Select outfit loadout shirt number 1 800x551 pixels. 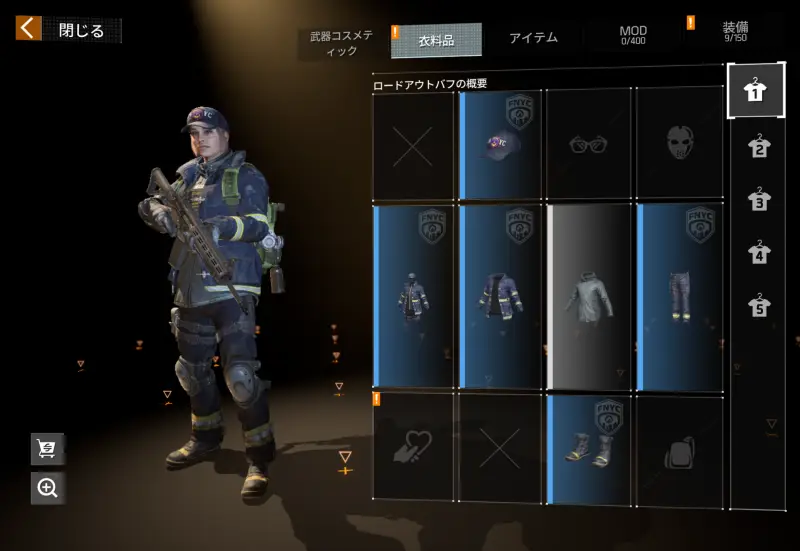pyautogui.click(x=756, y=92)
